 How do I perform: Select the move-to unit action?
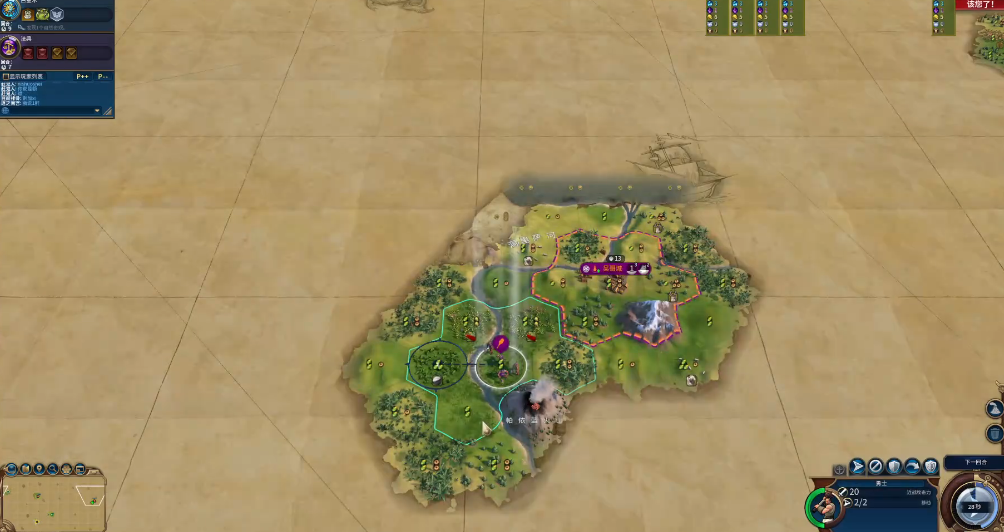click(x=857, y=466)
